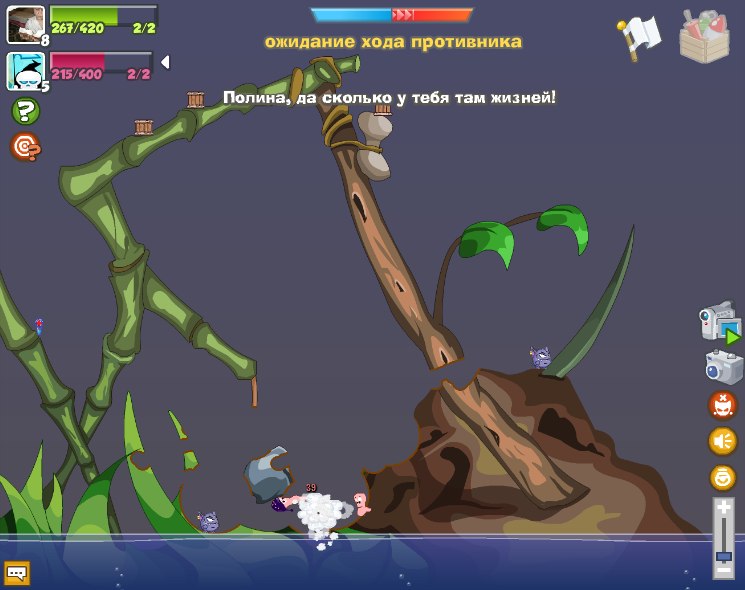Take a screenshot with the photo camera icon
Viewport: 745px width, 590px height.
point(722,366)
